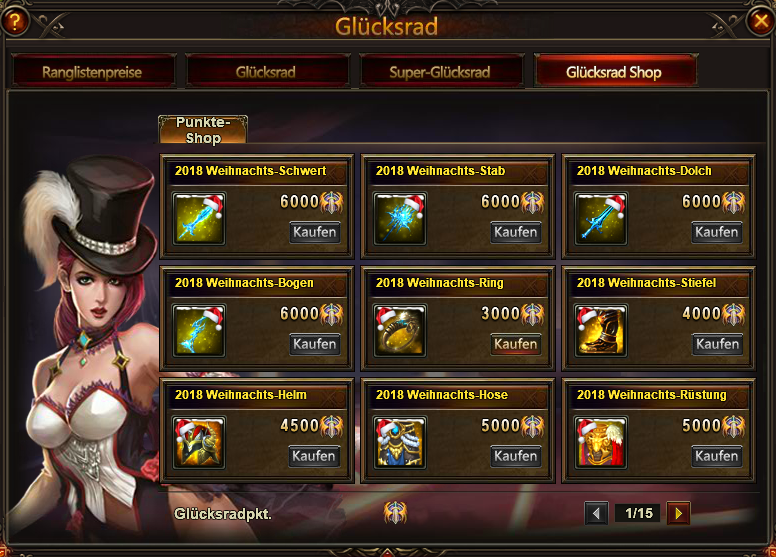Open the Glücksrad tab
The height and width of the screenshot is (557, 776).
(x=268, y=72)
